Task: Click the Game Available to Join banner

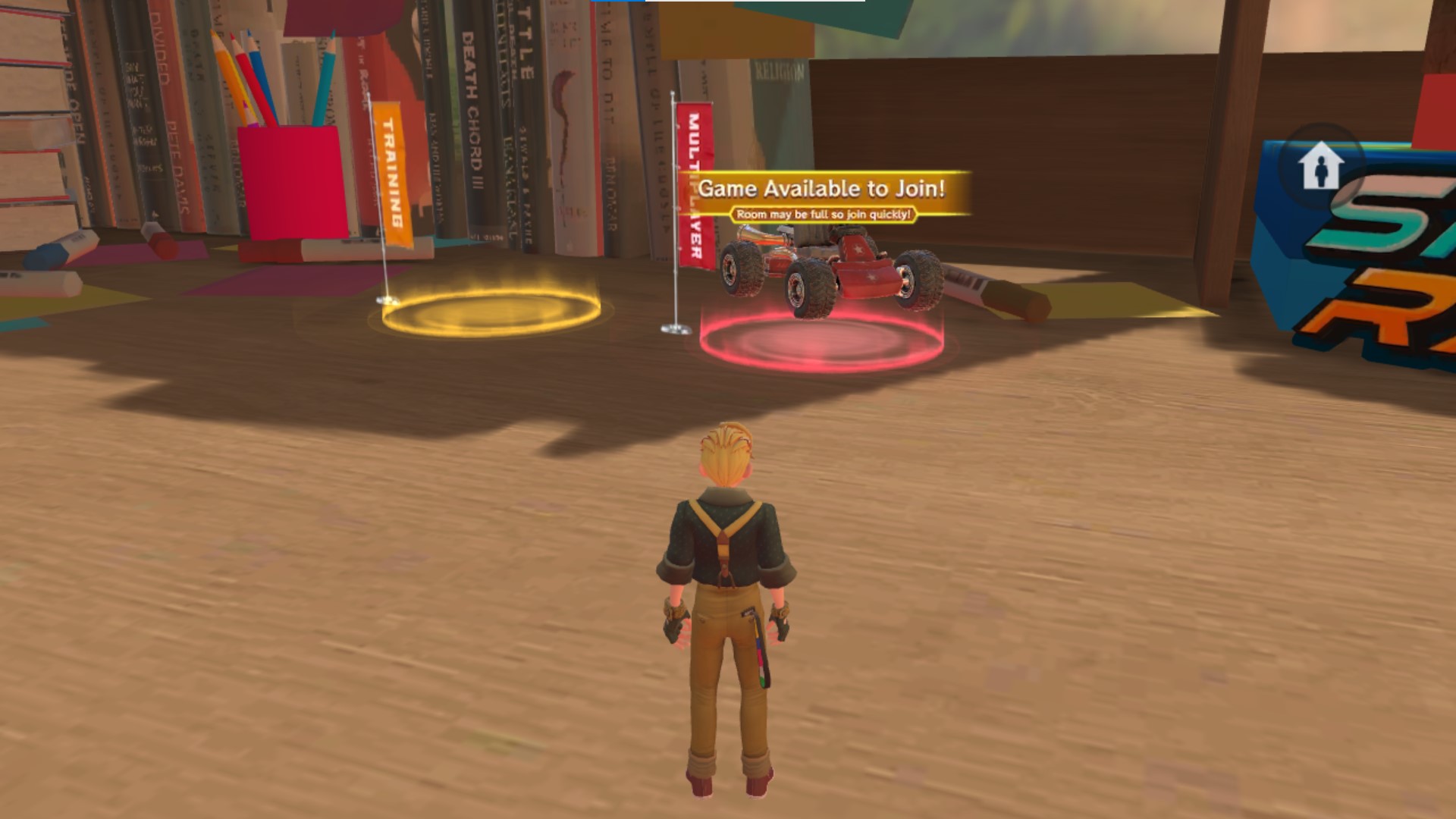Action: pos(823,188)
